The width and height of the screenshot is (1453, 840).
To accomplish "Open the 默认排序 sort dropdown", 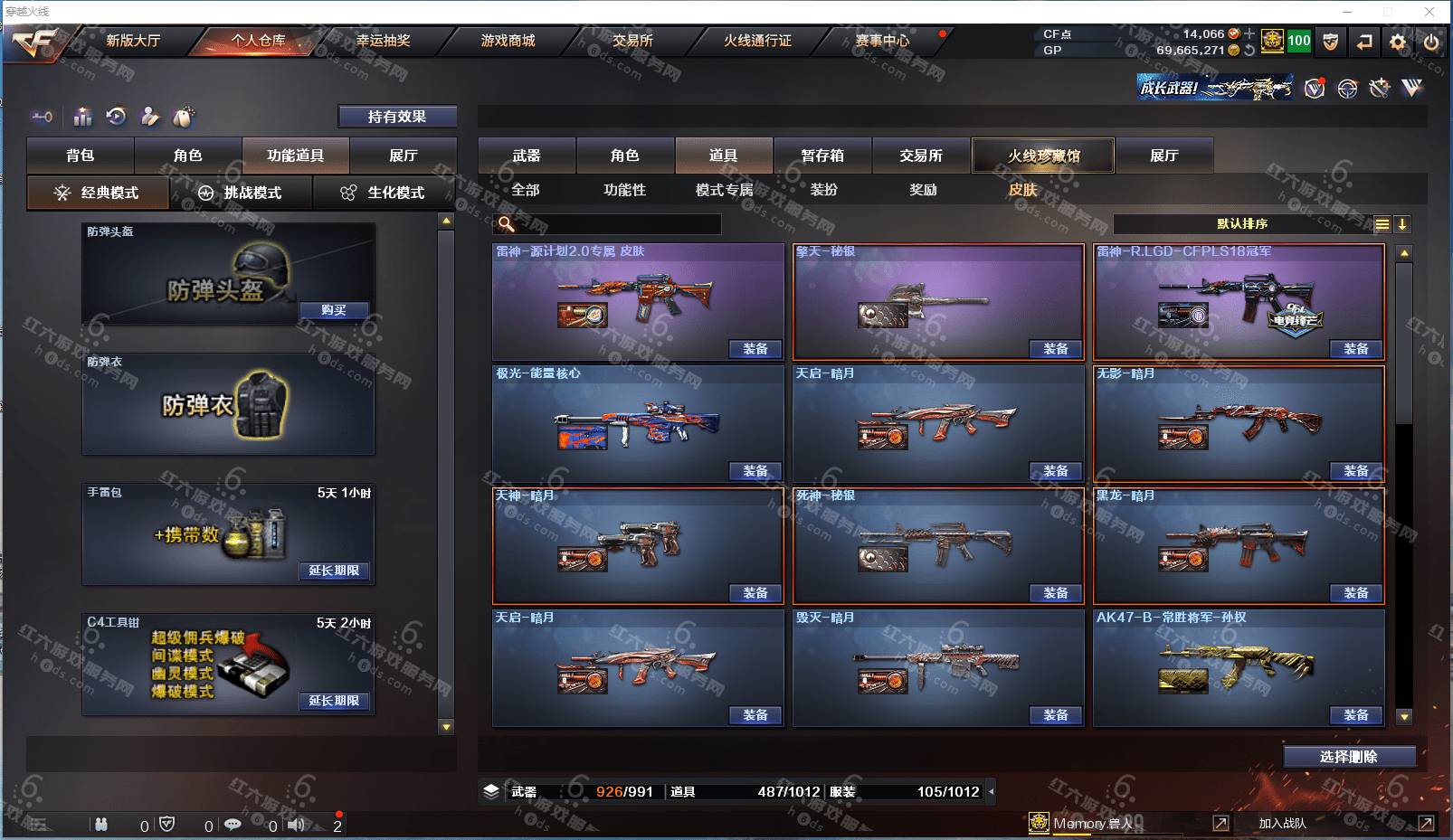I will 1244,224.
